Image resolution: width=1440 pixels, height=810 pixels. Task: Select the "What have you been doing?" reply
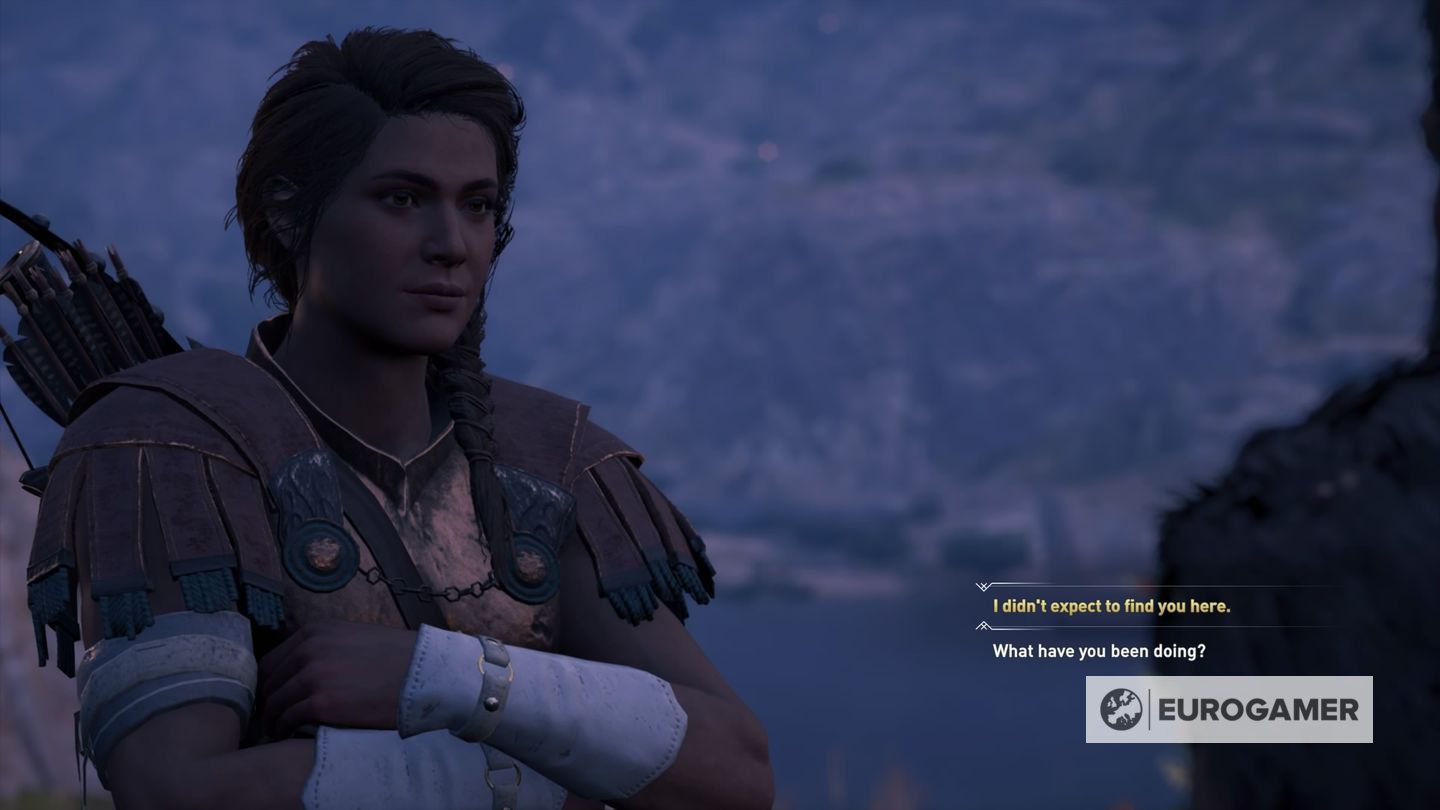1099,651
